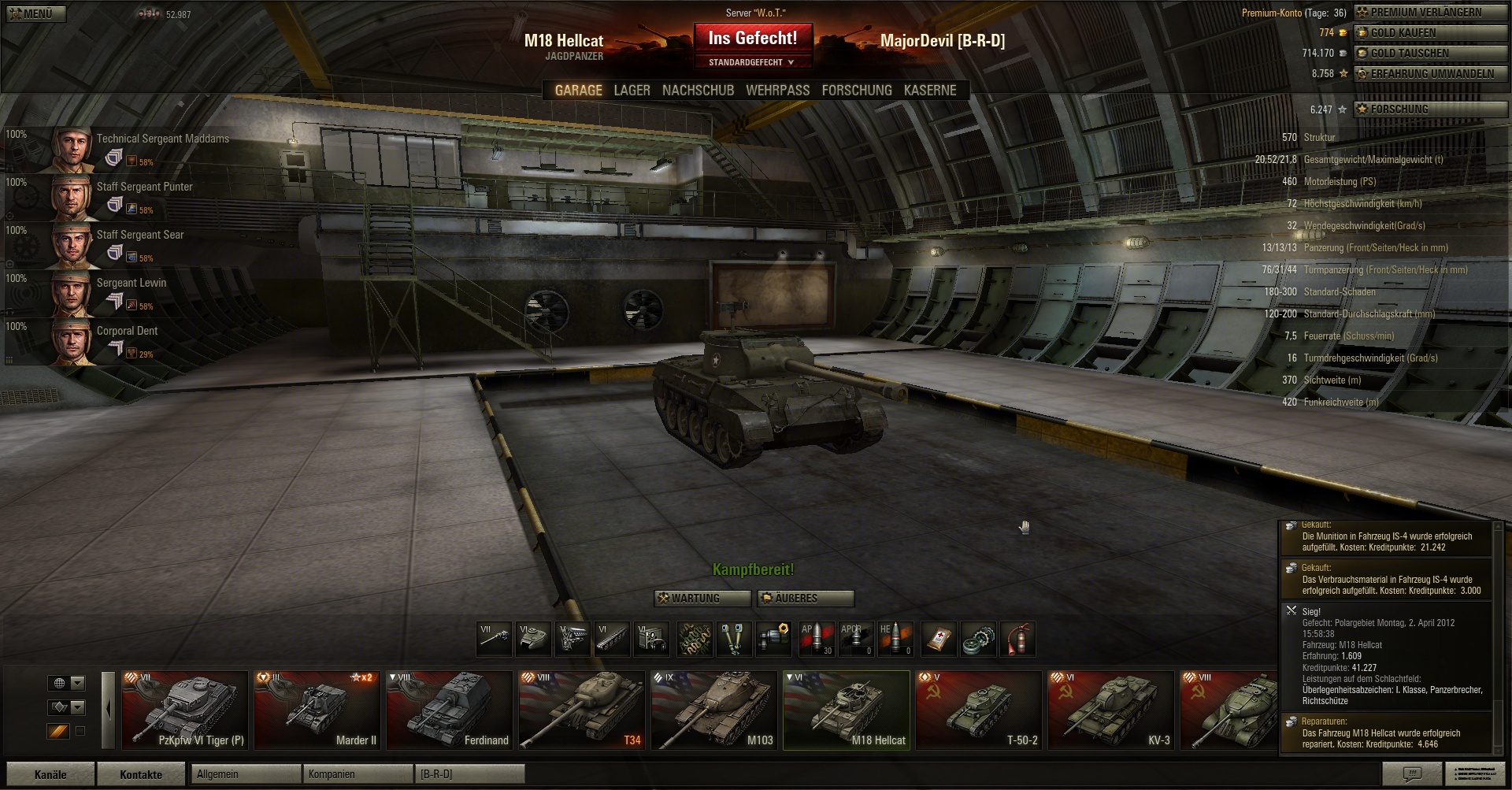This screenshot has height=790, width=1512.
Task: Switch to the Kompanien chat tab
Action: [x=358, y=774]
